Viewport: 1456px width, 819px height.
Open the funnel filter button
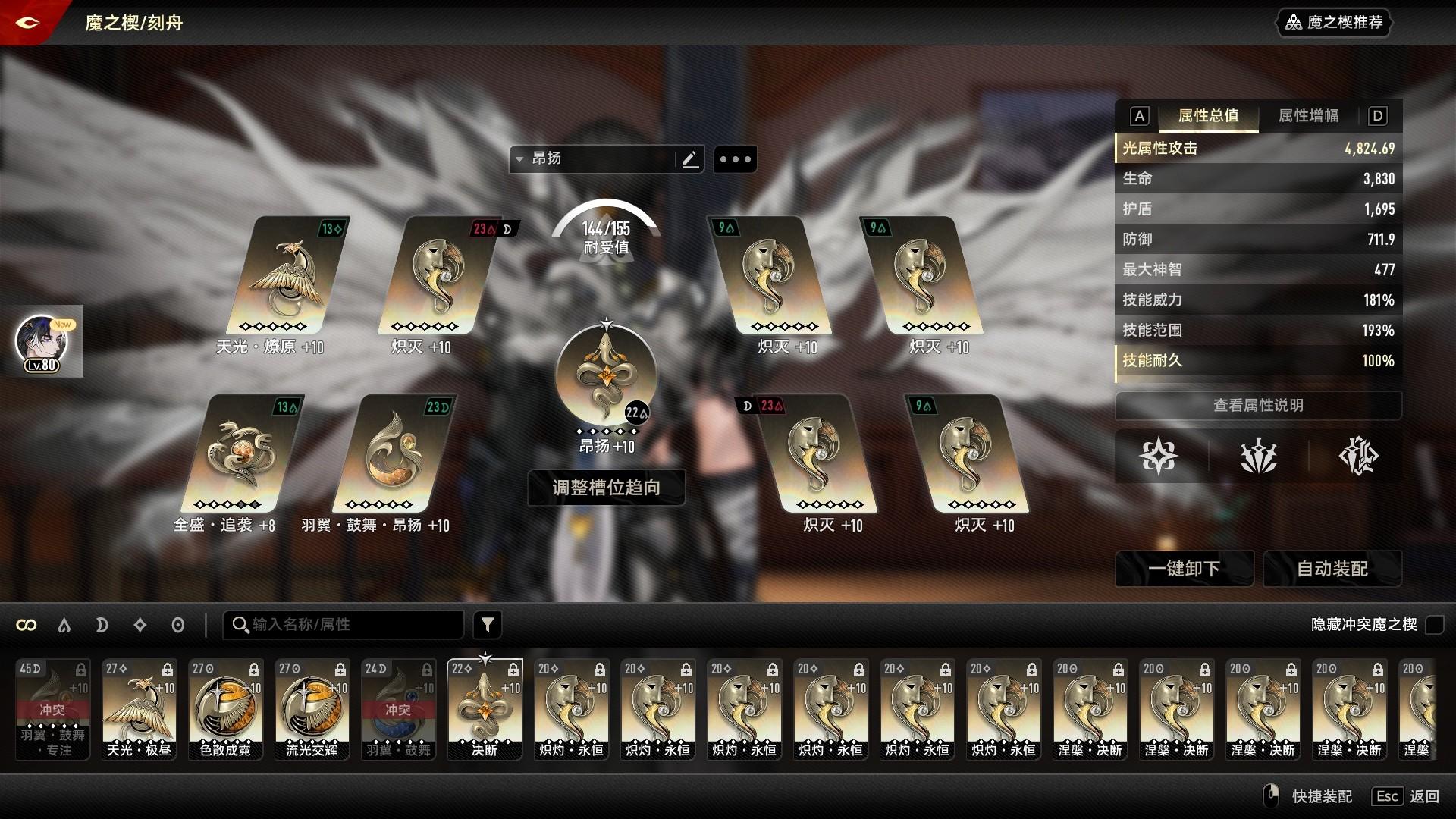coord(488,625)
